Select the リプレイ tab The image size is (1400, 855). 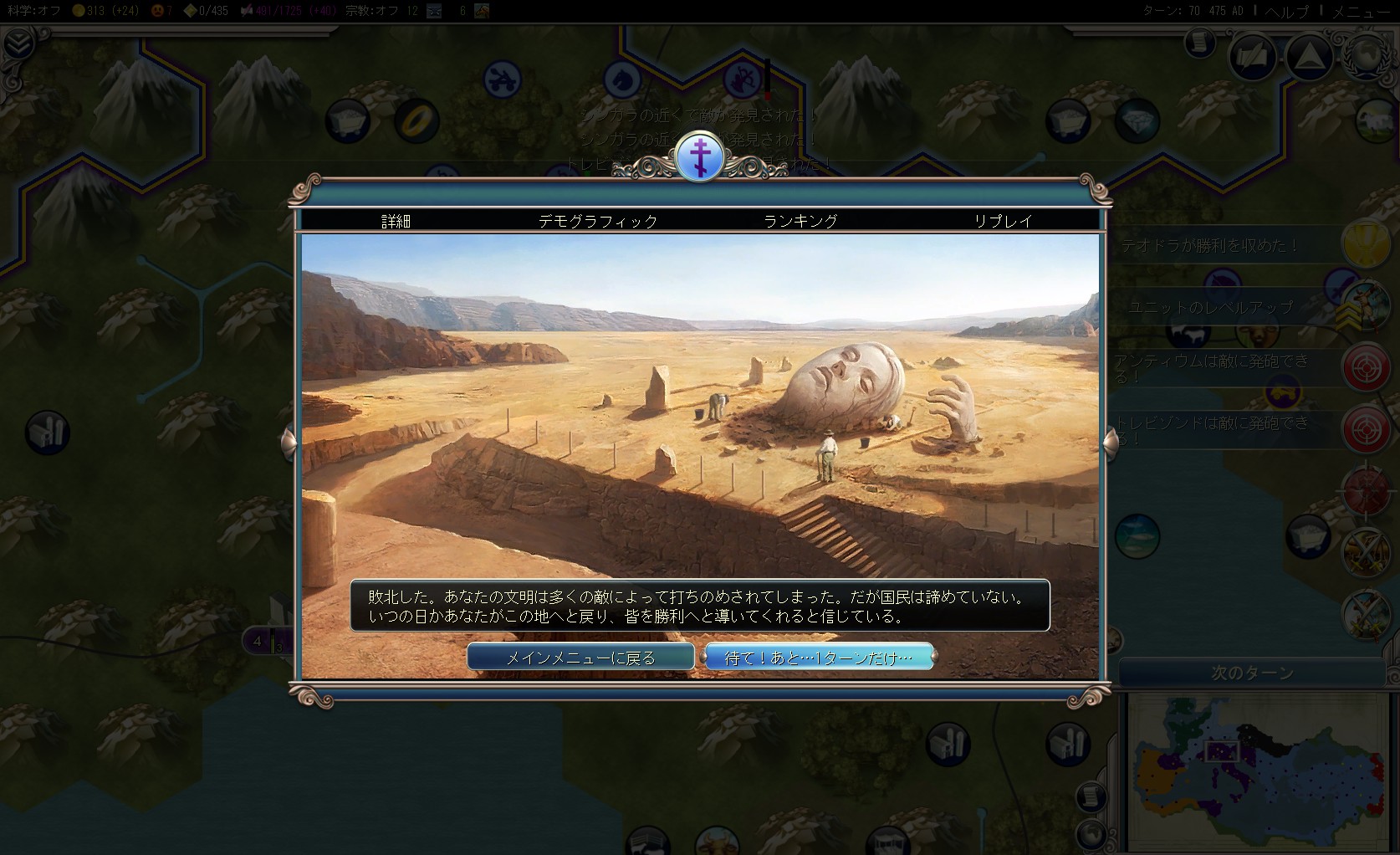(x=1003, y=221)
